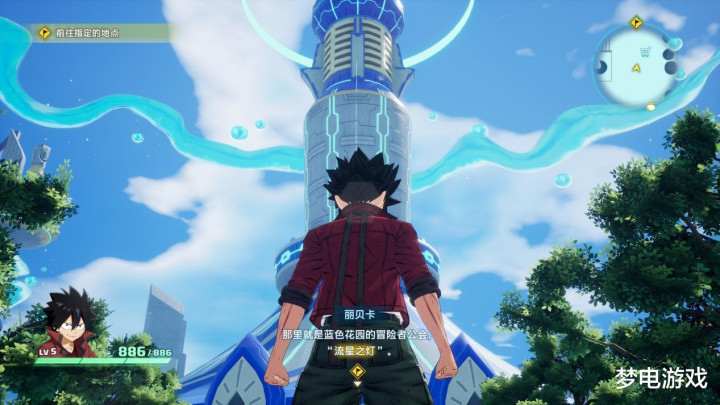
Task: Select the yellow flag marker atop the minimap
Action: [x=636, y=22]
